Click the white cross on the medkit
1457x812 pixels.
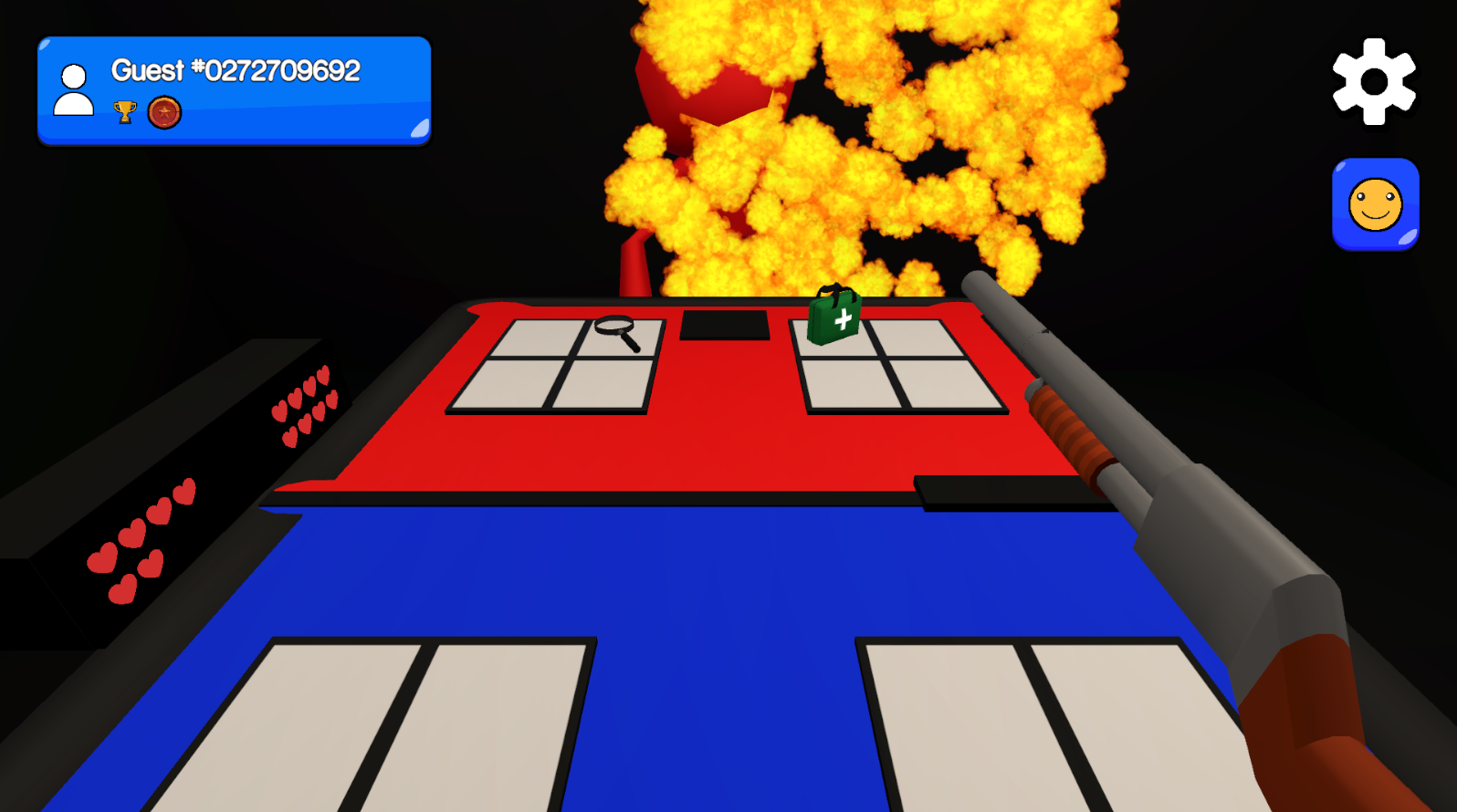tap(842, 321)
